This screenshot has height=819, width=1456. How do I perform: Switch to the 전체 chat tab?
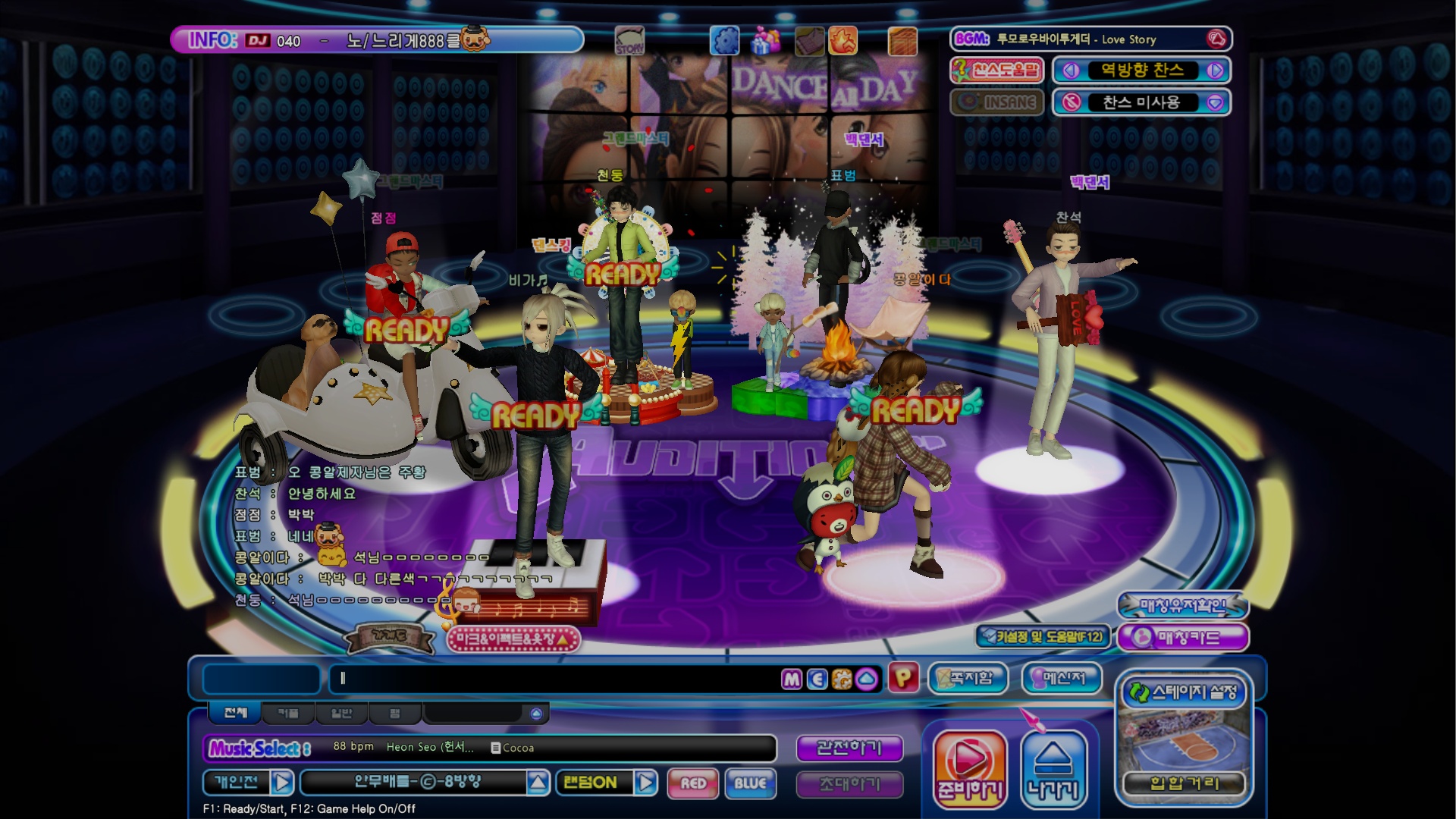235,713
